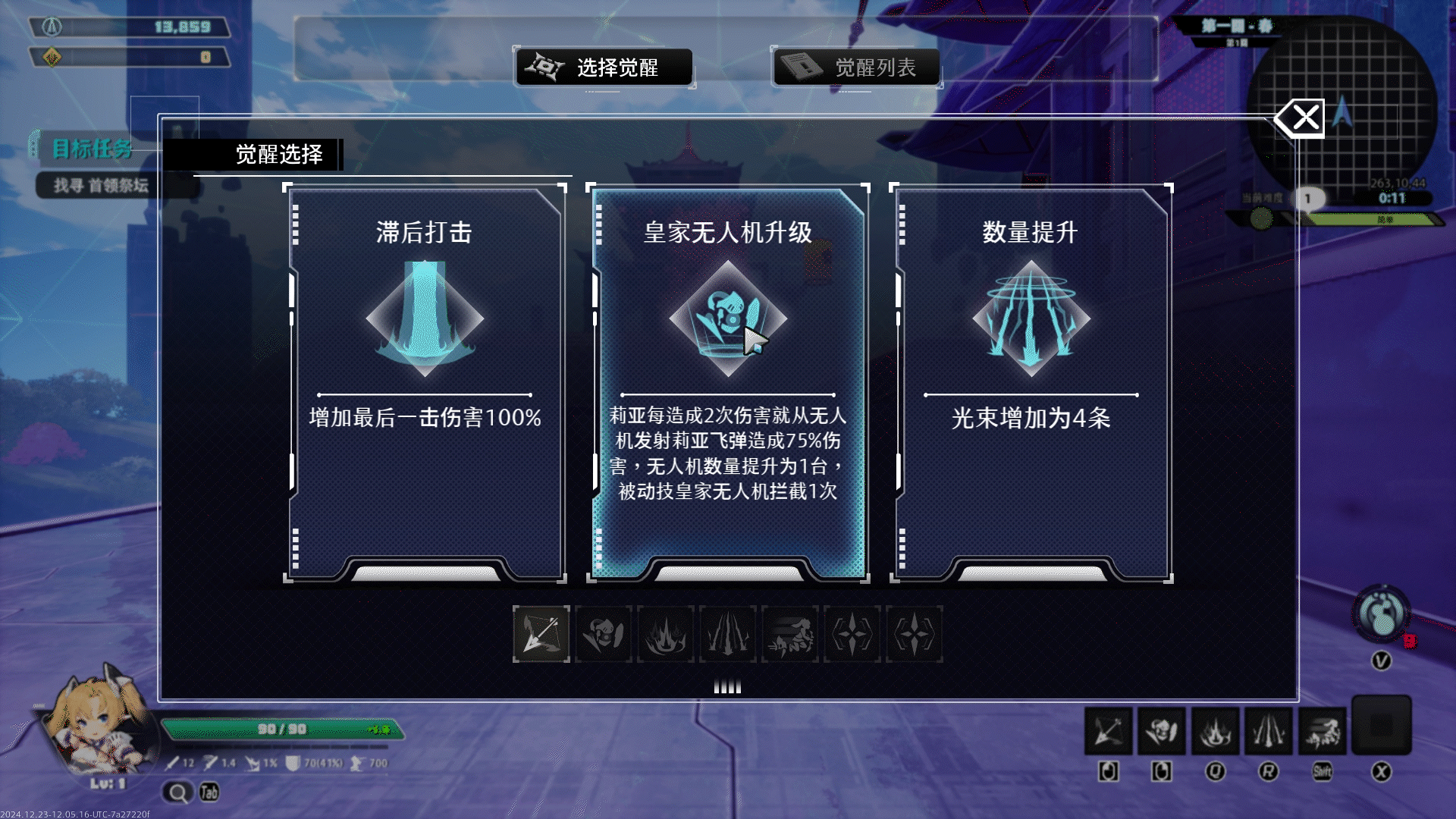Select the flame burst skill icon below the cards
This screenshot has height=819, width=1456.
[x=666, y=635]
